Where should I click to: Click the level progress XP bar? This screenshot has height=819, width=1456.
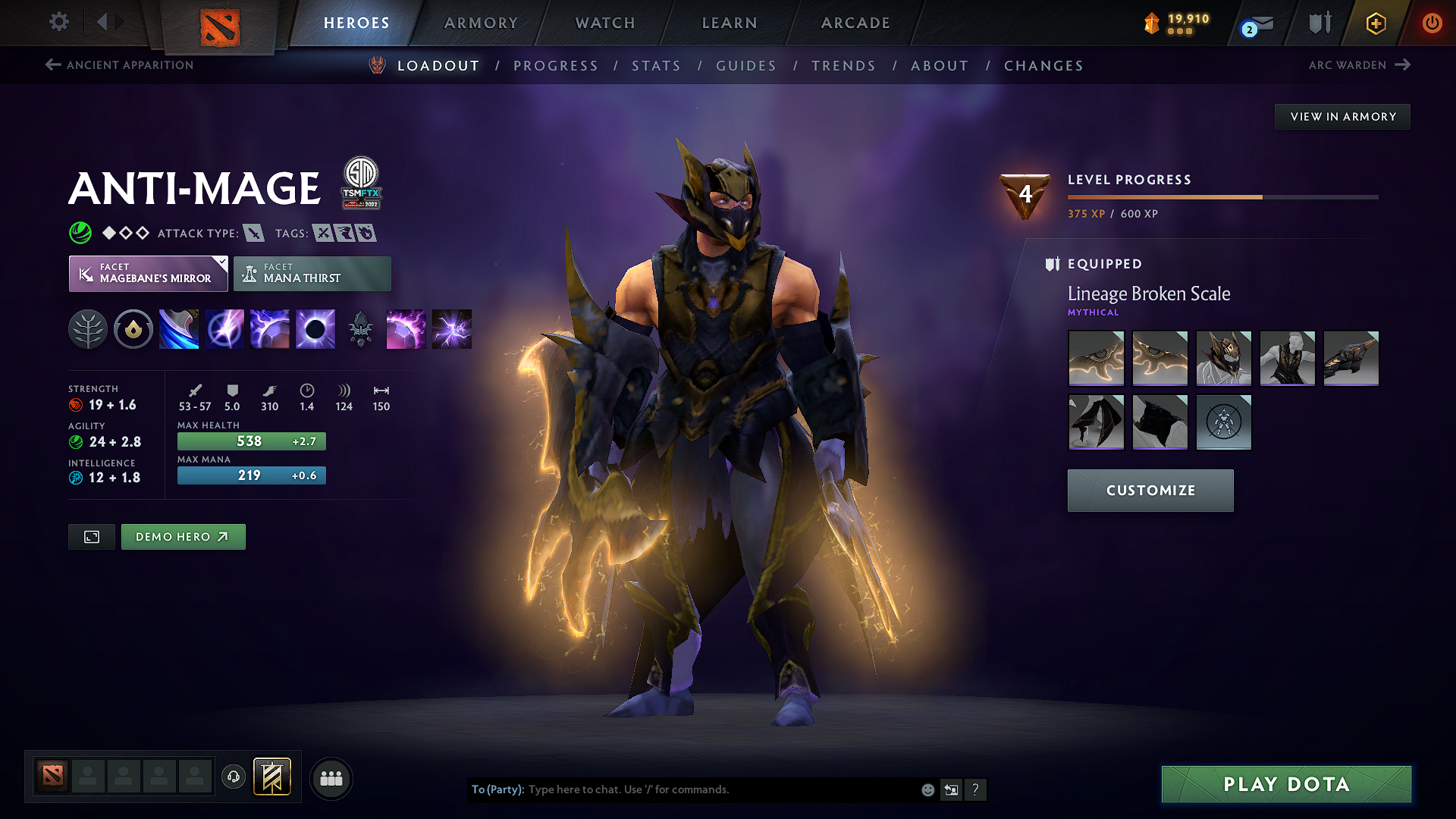click(x=1222, y=196)
